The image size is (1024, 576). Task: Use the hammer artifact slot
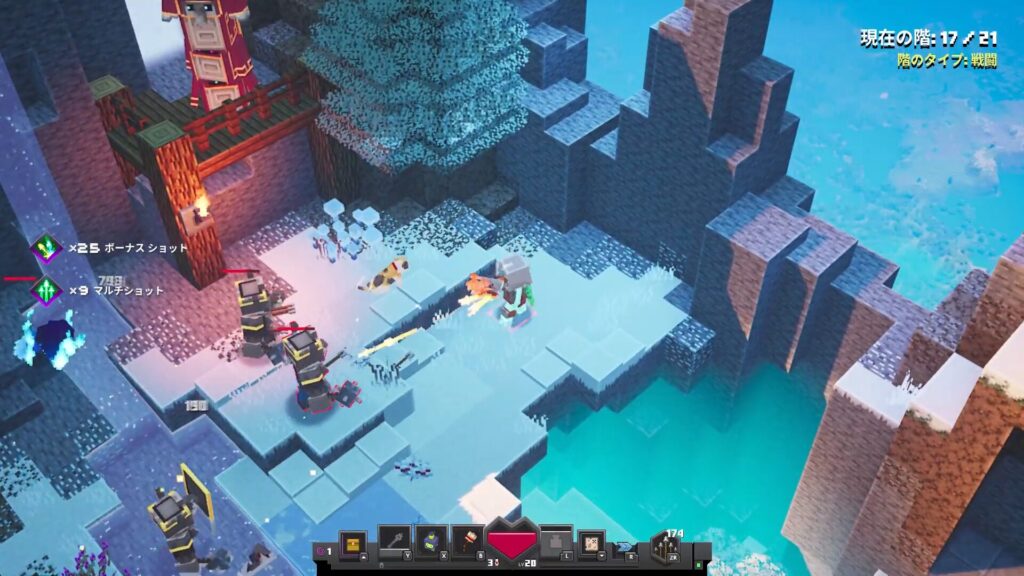(467, 542)
